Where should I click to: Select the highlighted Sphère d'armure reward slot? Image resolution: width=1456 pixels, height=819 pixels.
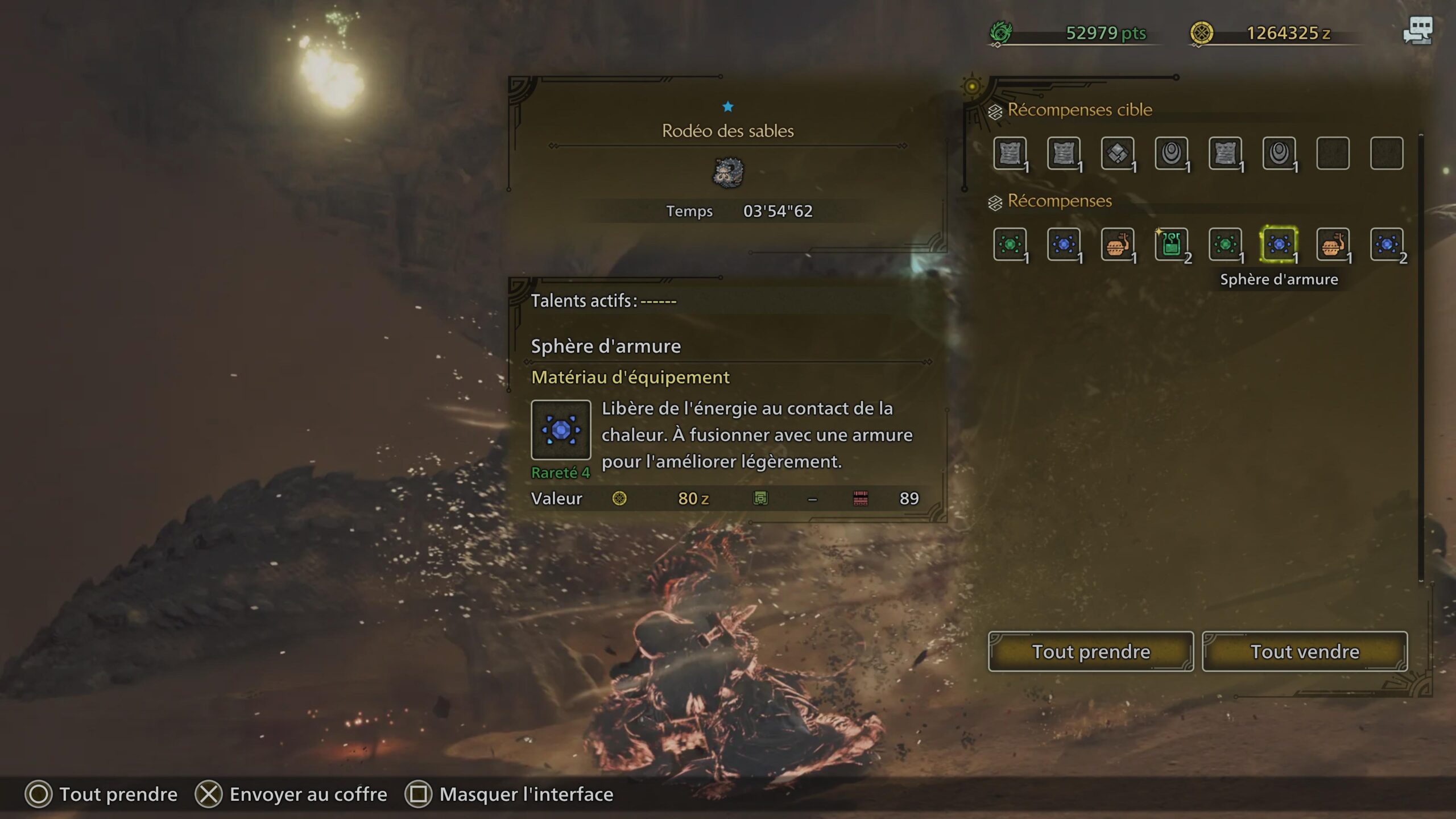(x=1279, y=245)
